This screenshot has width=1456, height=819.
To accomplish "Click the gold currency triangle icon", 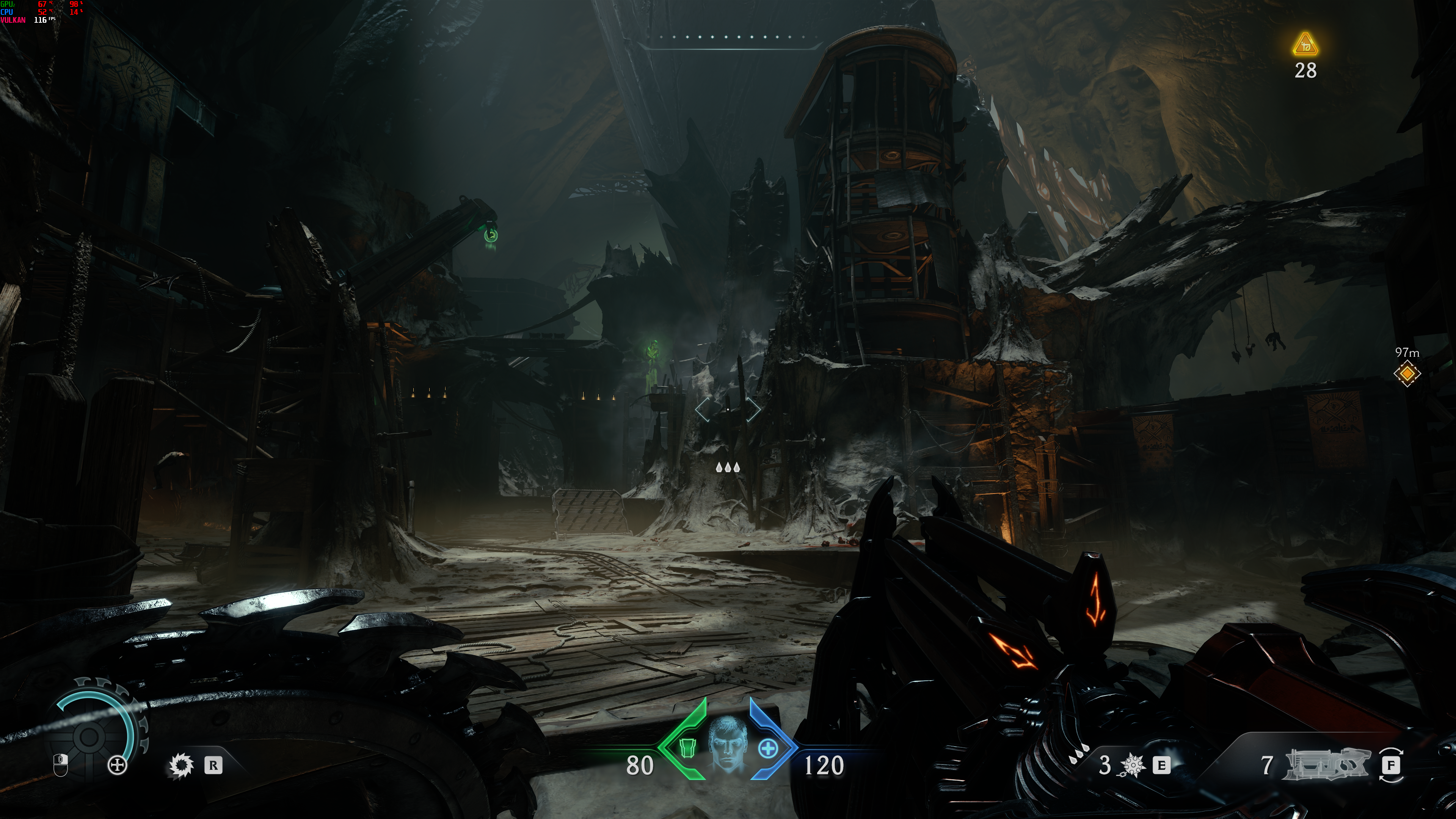I will [1305, 45].
